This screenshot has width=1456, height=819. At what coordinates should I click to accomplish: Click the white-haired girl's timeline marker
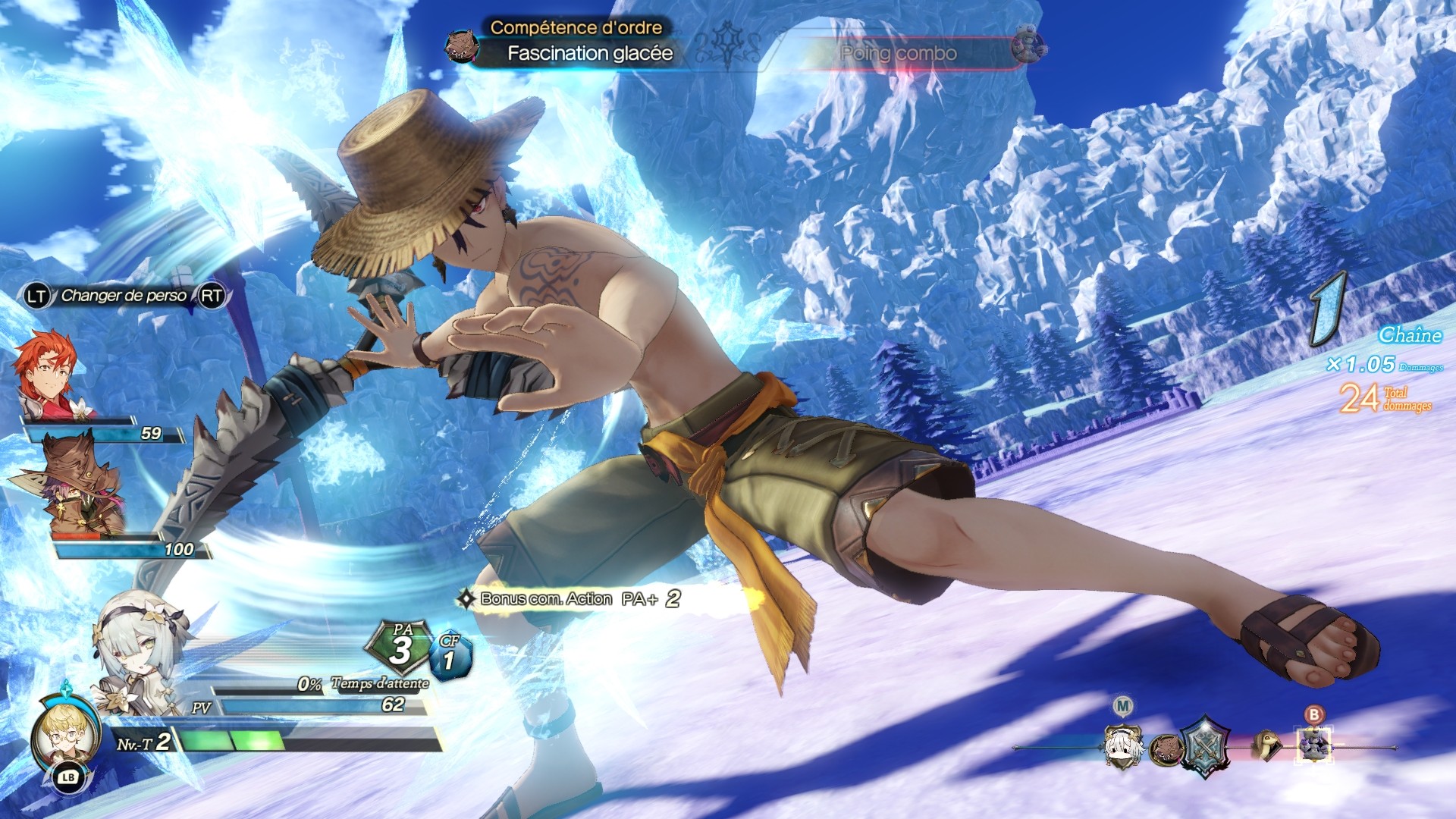[x=1123, y=746]
